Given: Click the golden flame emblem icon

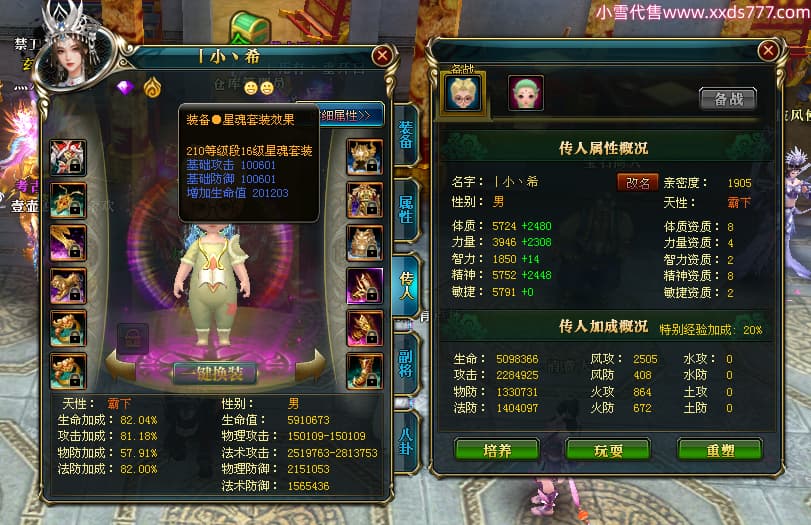Looking at the screenshot, I should point(152,87).
